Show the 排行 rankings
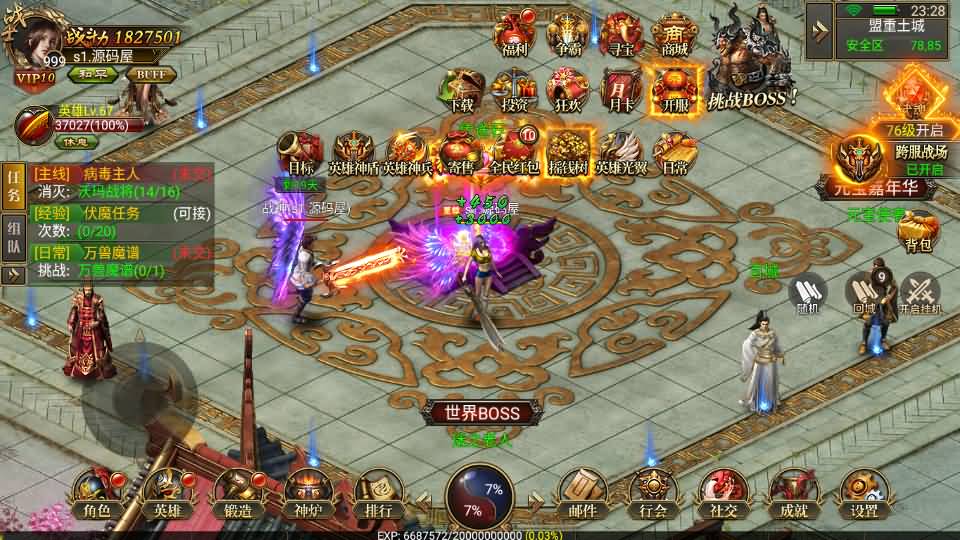Screen dimensions: 960x540 click(x=378, y=494)
